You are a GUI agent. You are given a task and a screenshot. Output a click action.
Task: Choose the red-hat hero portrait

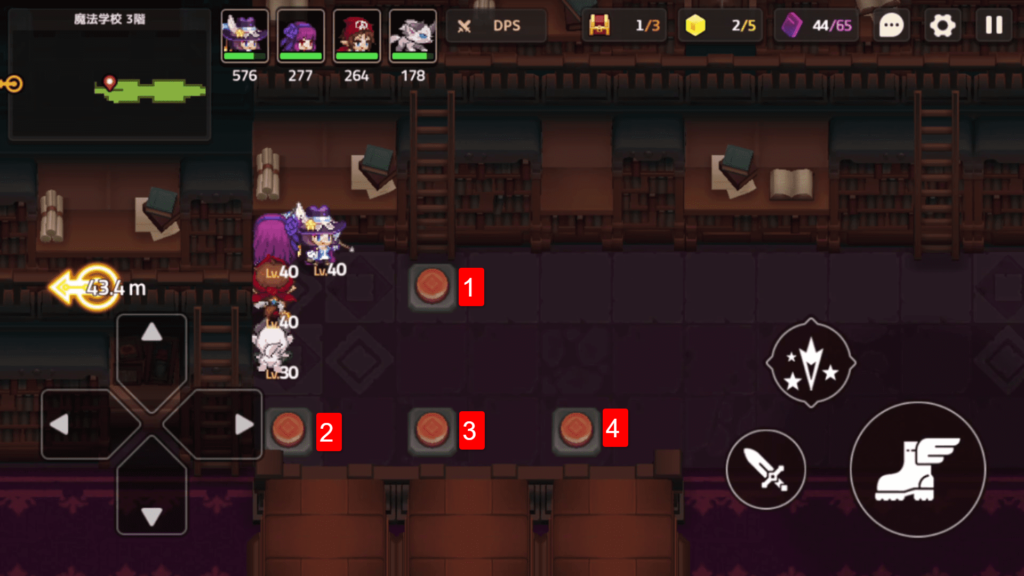pos(356,36)
